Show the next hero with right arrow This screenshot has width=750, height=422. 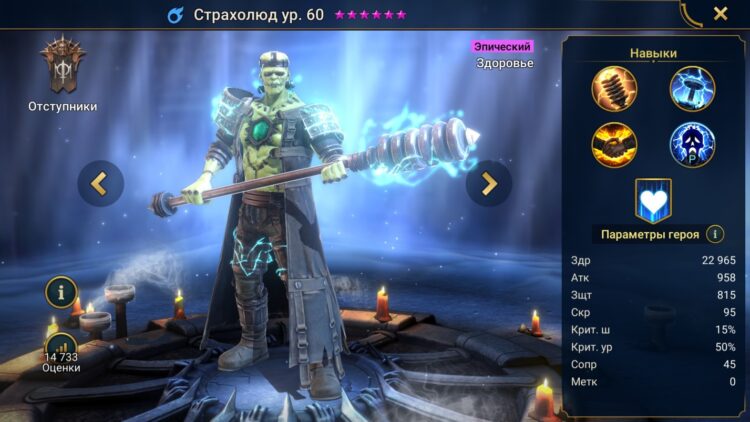coord(488,183)
